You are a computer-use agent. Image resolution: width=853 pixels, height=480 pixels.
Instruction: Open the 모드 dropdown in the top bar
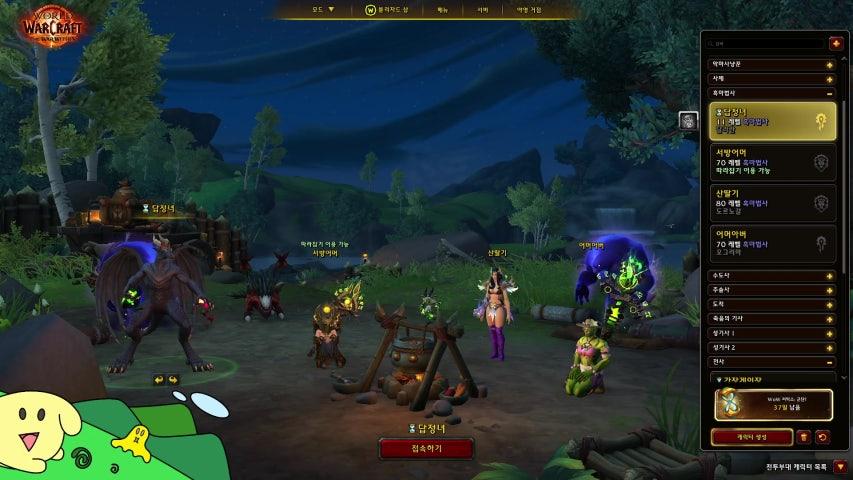[x=323, y=10]
